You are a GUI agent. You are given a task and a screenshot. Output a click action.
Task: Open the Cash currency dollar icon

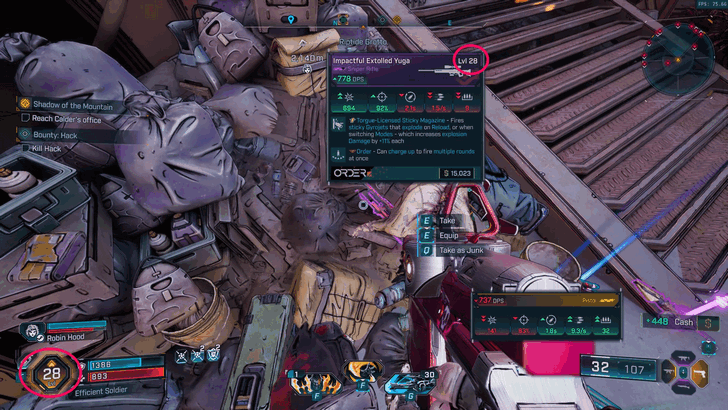click(709, 322)
